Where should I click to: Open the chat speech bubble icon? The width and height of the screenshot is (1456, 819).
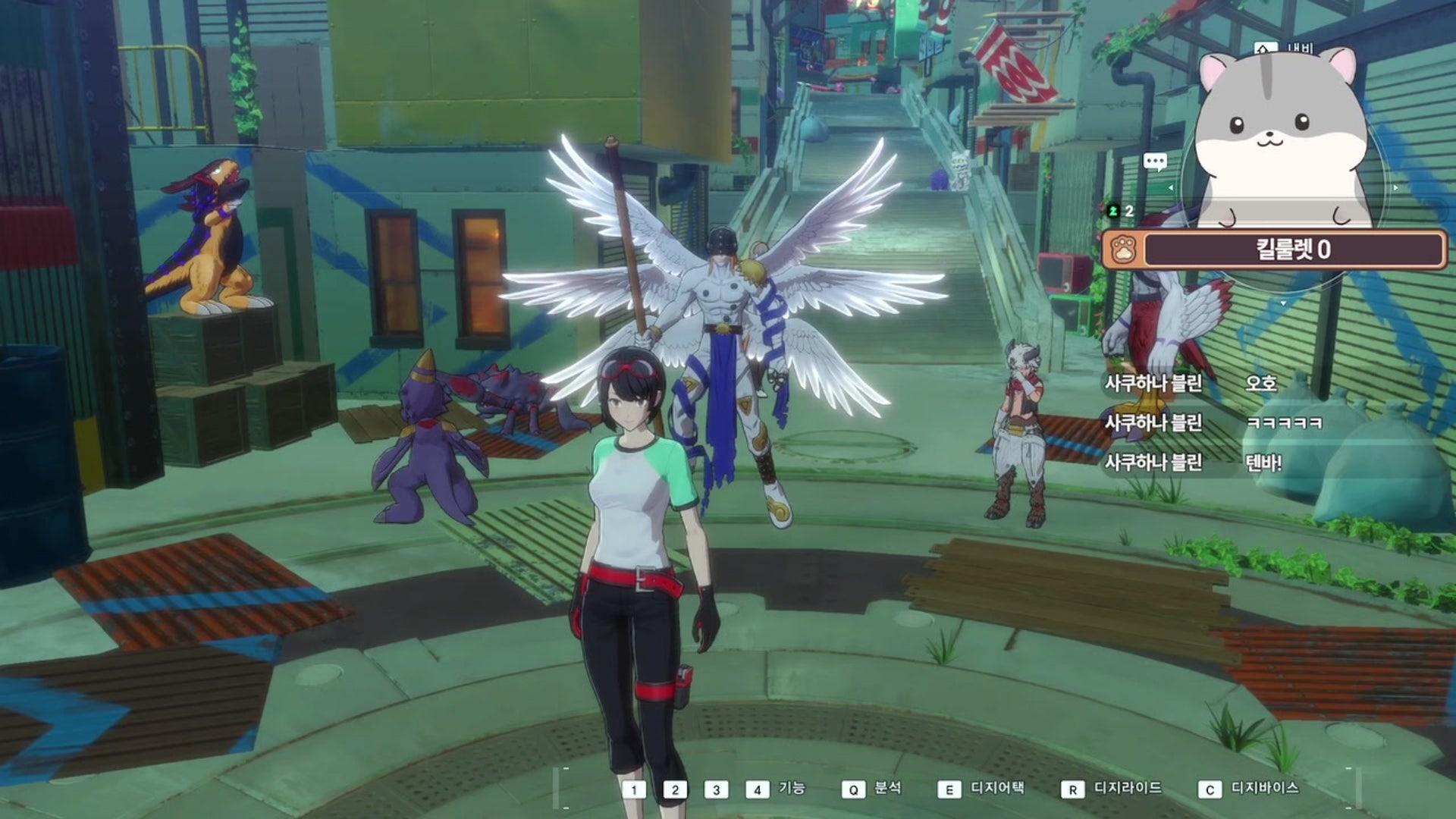pyautogui.click(x=1155, y=162)
